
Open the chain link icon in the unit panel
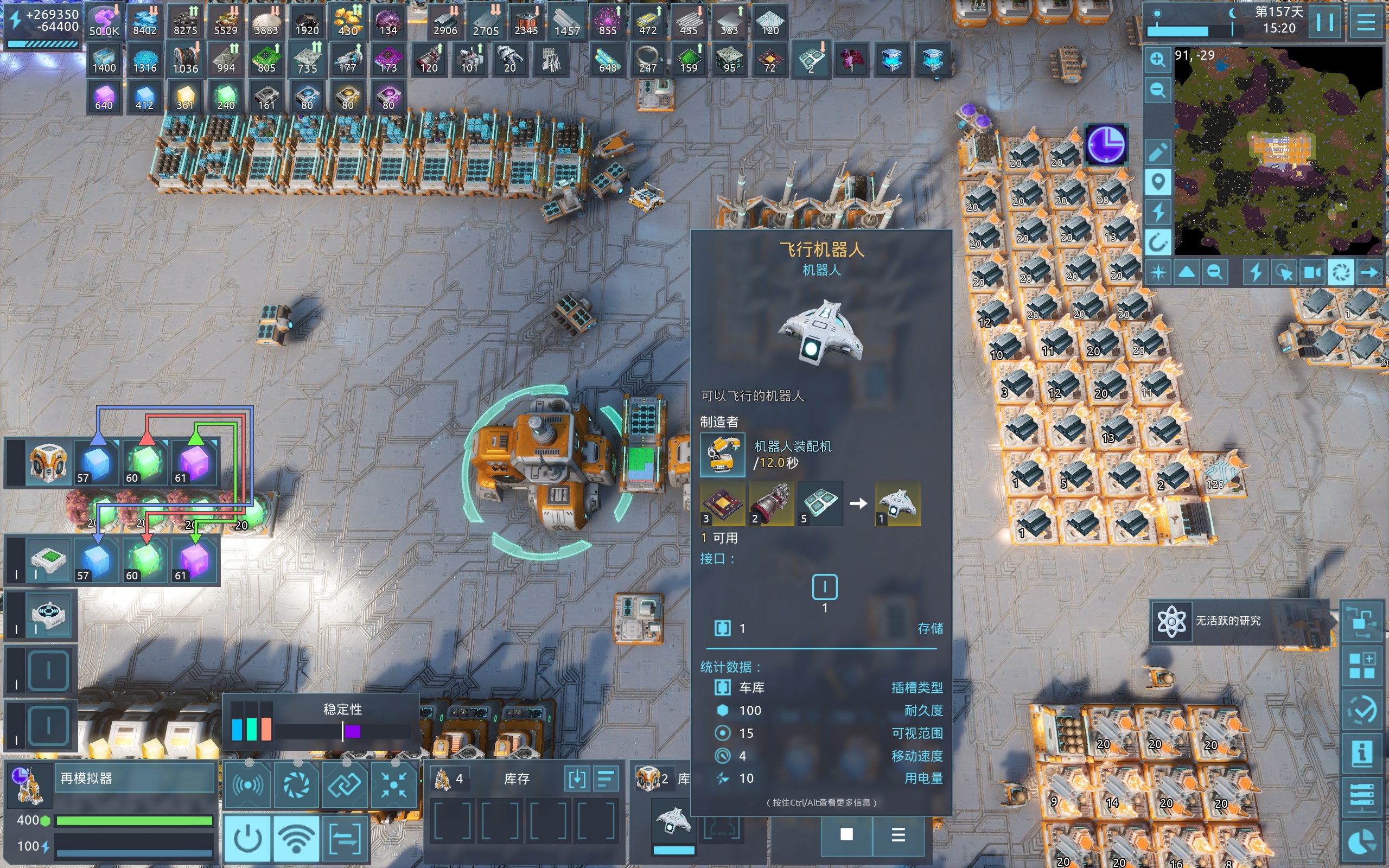(345, 785)
